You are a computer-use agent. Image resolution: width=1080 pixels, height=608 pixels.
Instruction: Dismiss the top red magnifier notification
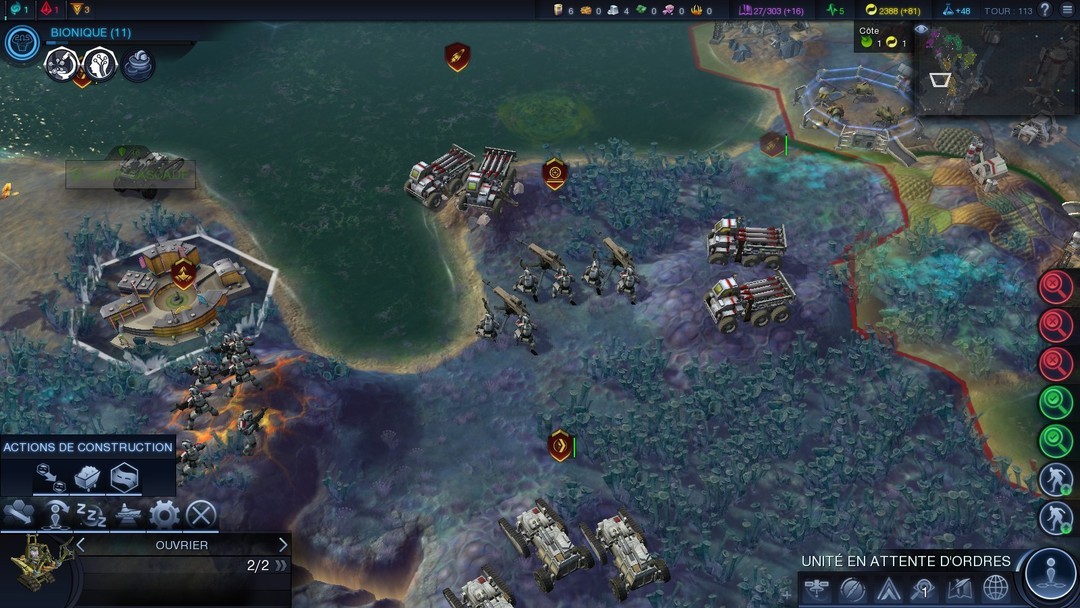click(x=1056, y=287)
